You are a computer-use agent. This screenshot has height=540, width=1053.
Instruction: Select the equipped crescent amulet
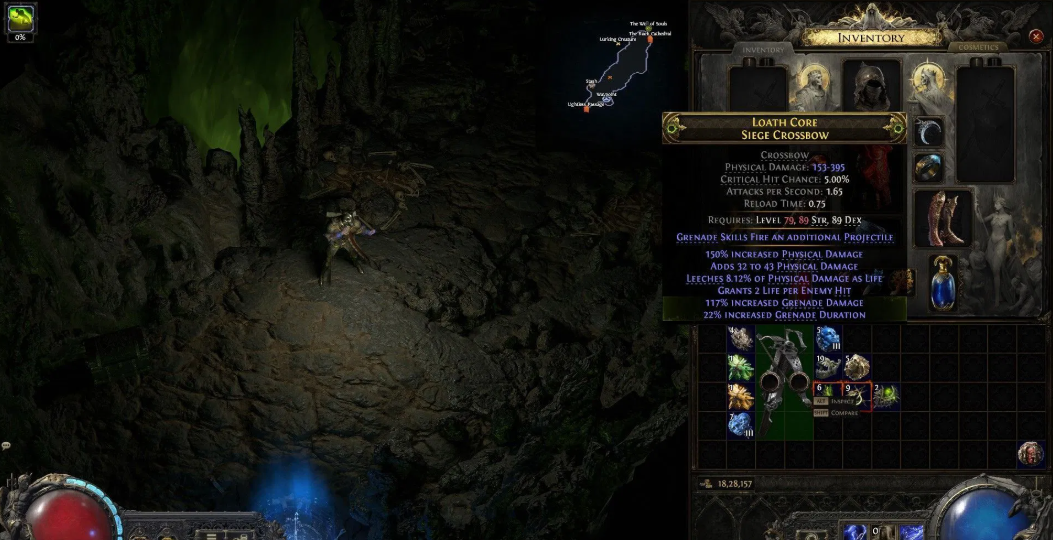(928, 131)
